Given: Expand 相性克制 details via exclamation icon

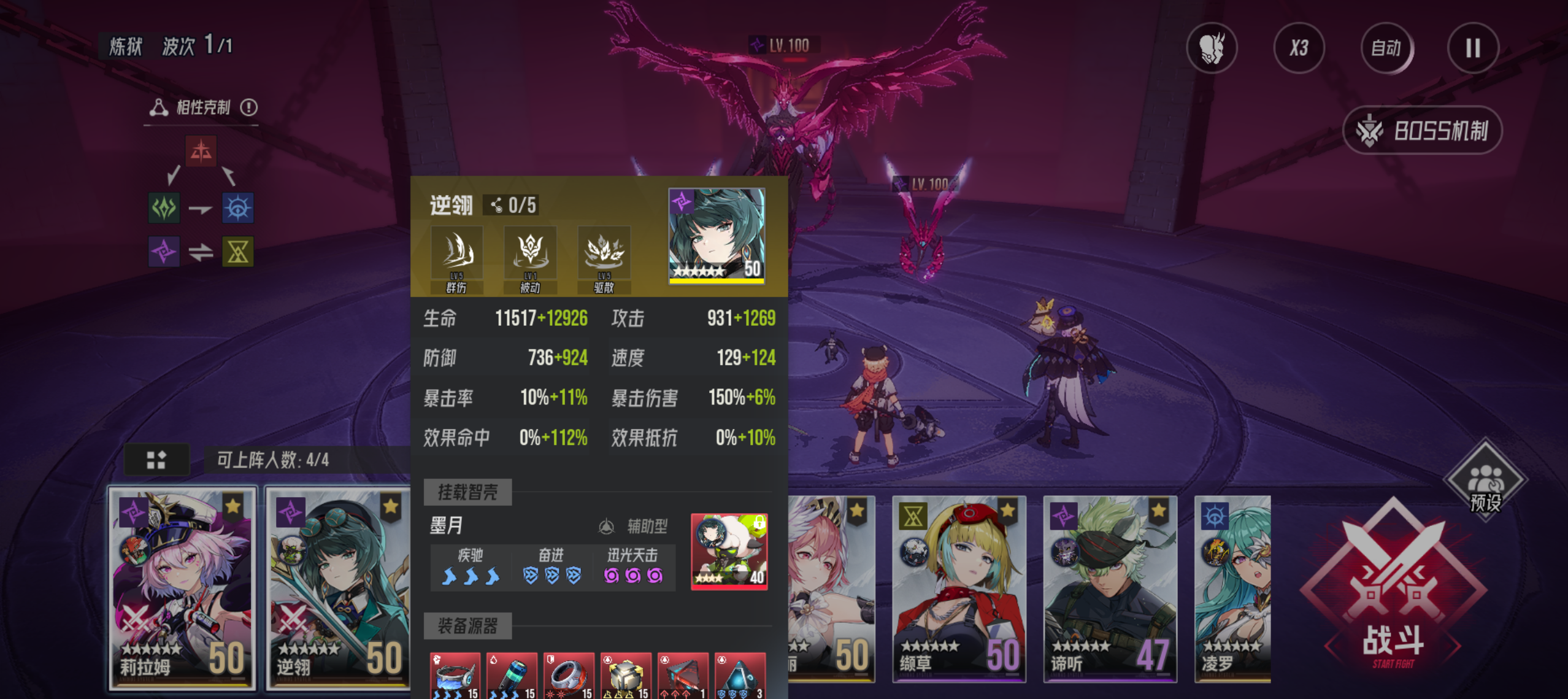Looking at the screenshot, I should (x=249, y=107).
